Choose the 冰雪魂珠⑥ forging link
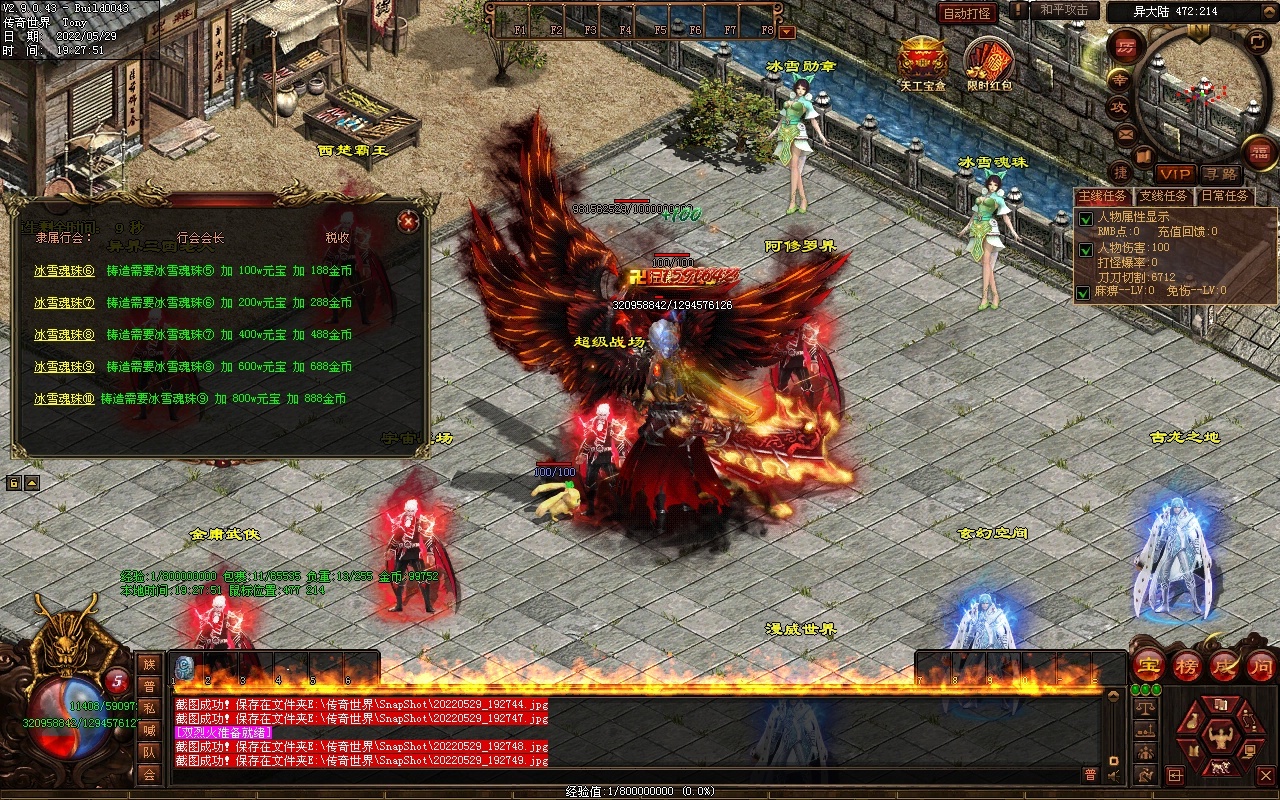This screenshot has height=800, width=1280. [x=64, y=271]
